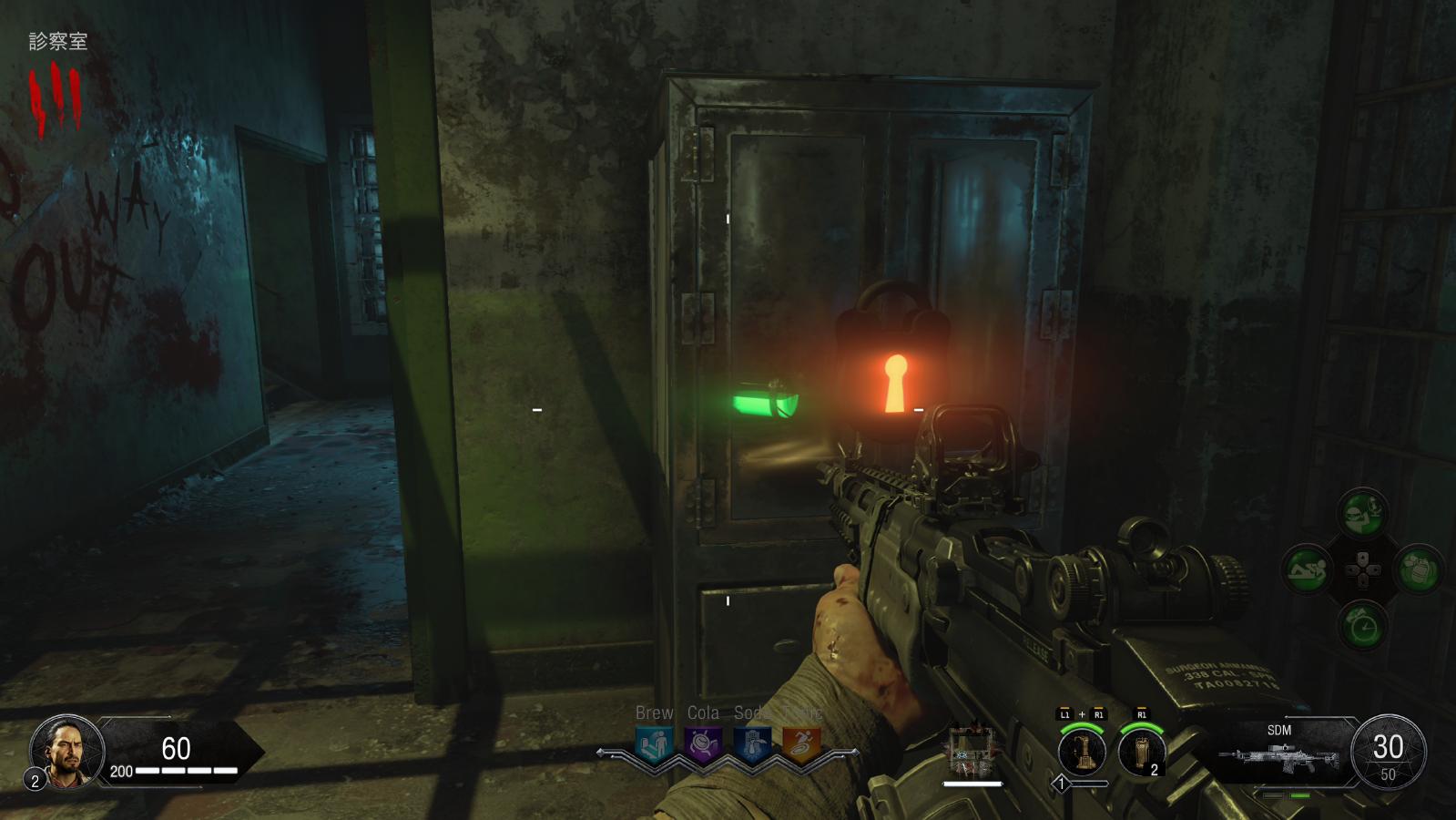1456x820 pixels.
Task: Click the player character portrait
Action: (x=66, y=751)
